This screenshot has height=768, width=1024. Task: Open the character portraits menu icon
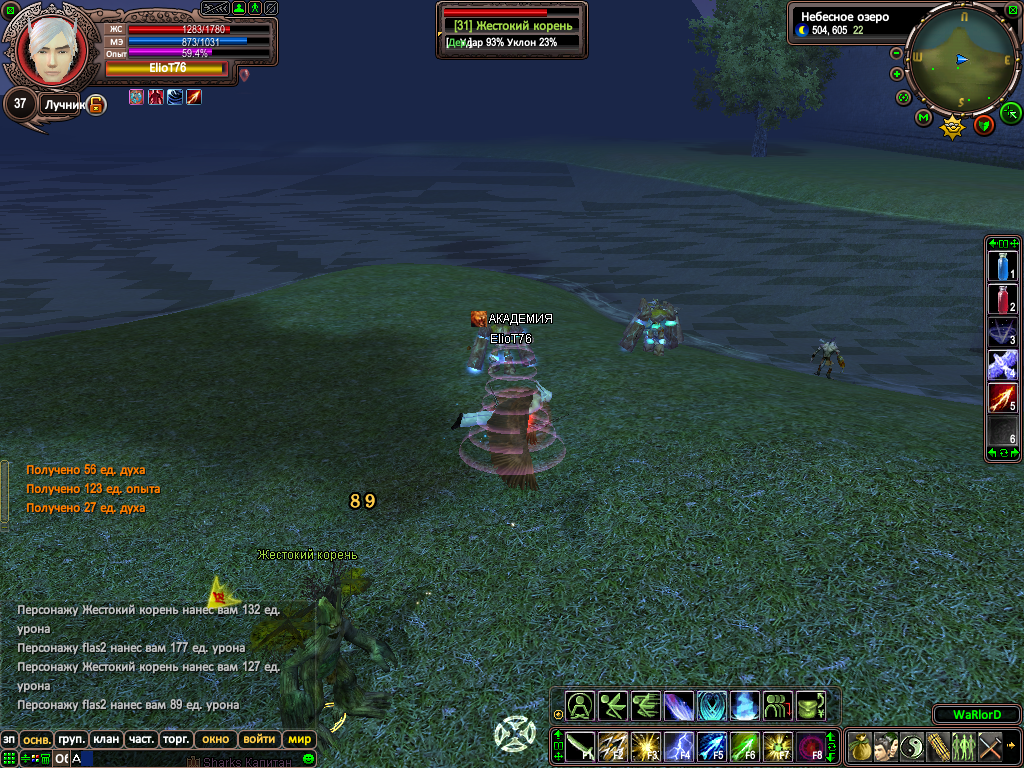point(886,746)
